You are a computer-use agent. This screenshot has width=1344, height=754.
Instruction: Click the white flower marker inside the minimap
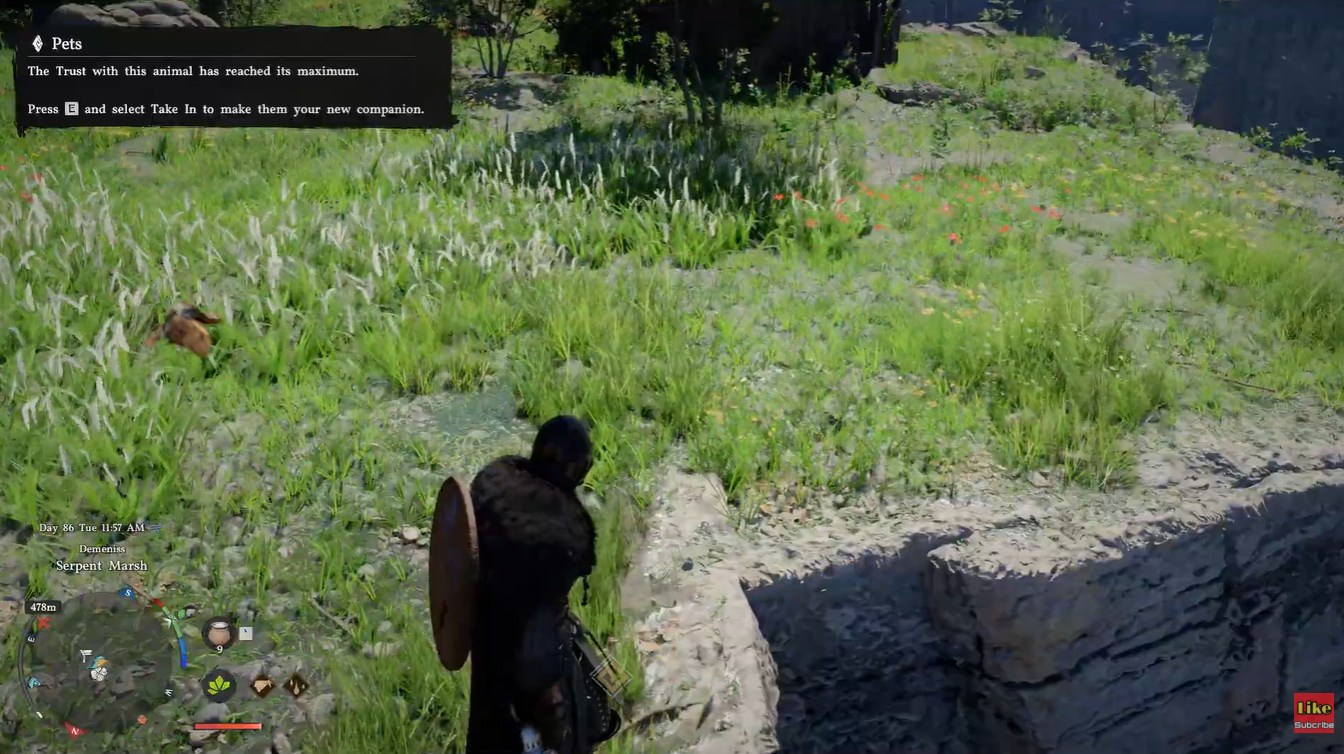click(98, 676)
